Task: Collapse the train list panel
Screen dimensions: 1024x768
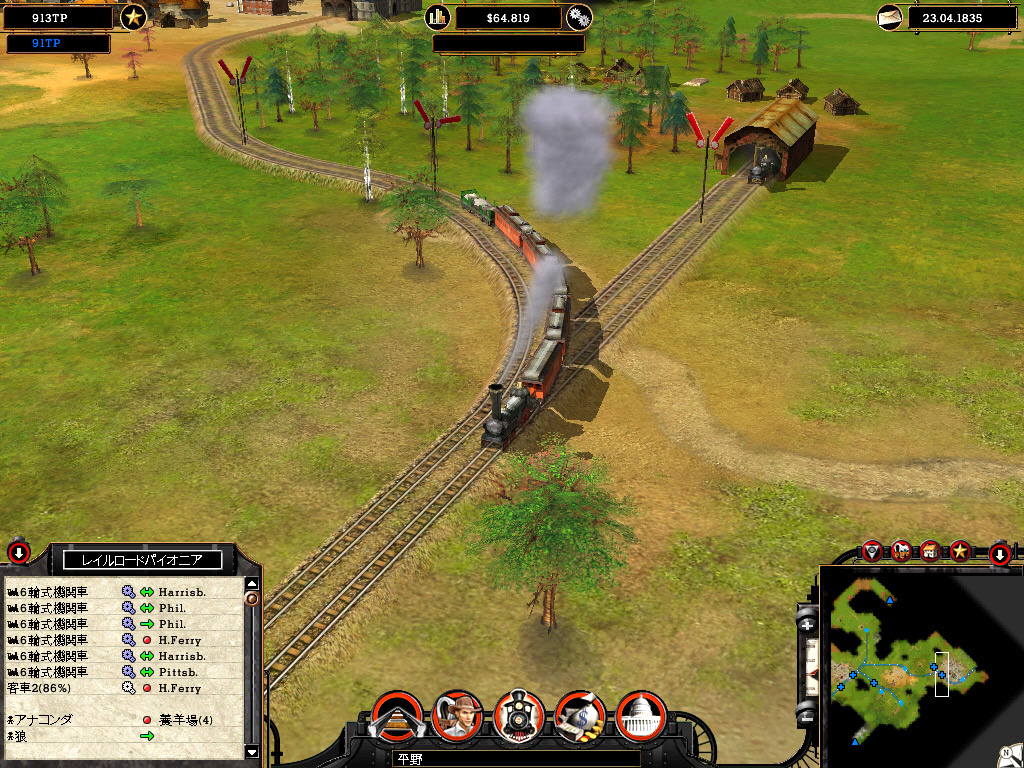Action: (x=19, y=551)
